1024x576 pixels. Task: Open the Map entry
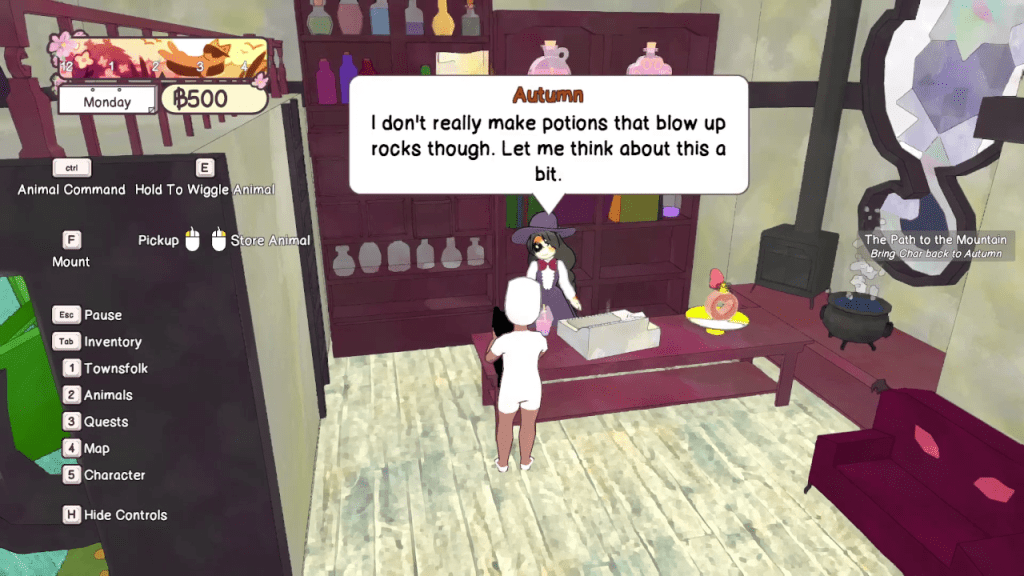(x=97, y=448)
